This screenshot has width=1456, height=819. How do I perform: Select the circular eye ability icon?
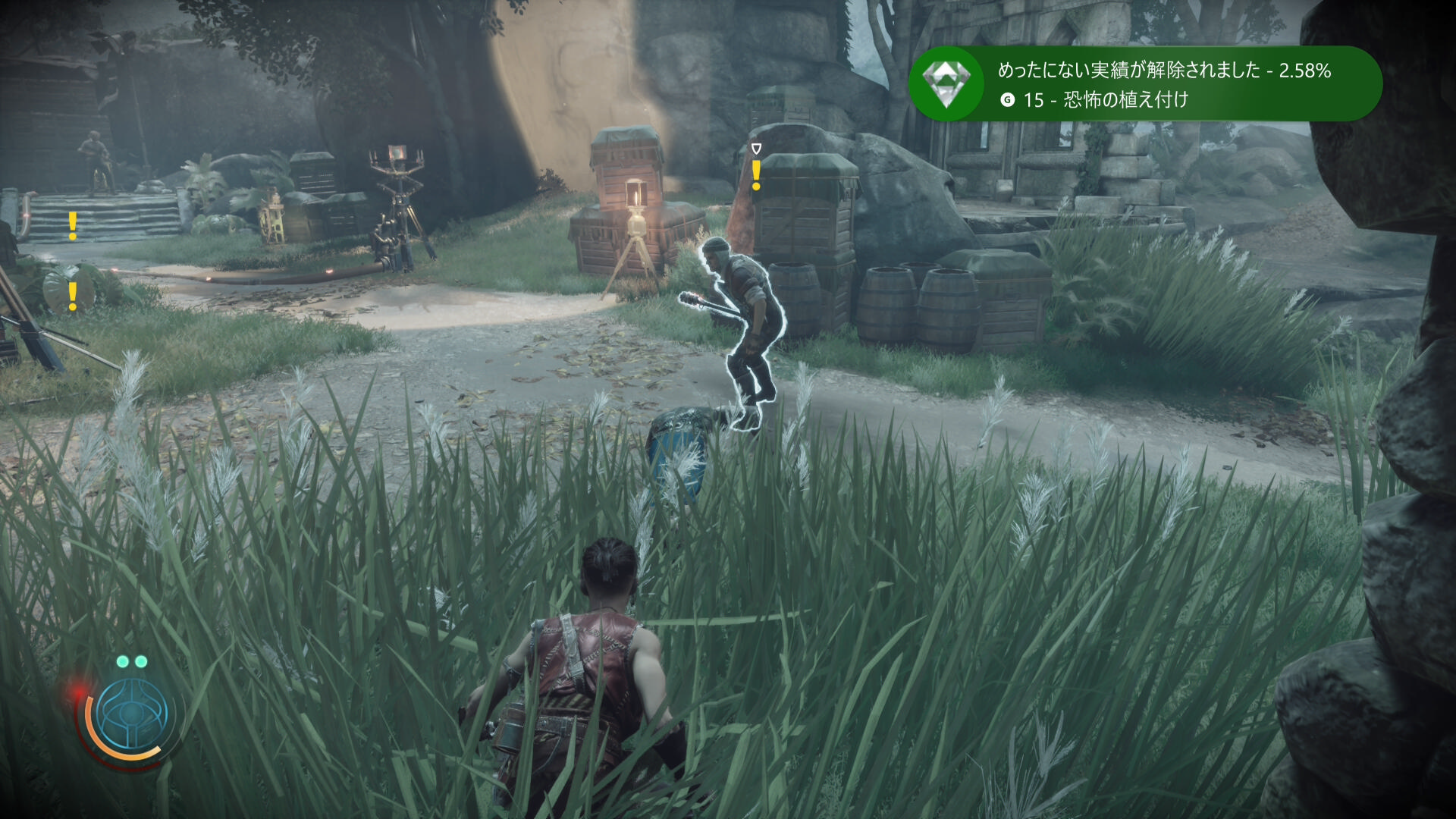(133, 714)
